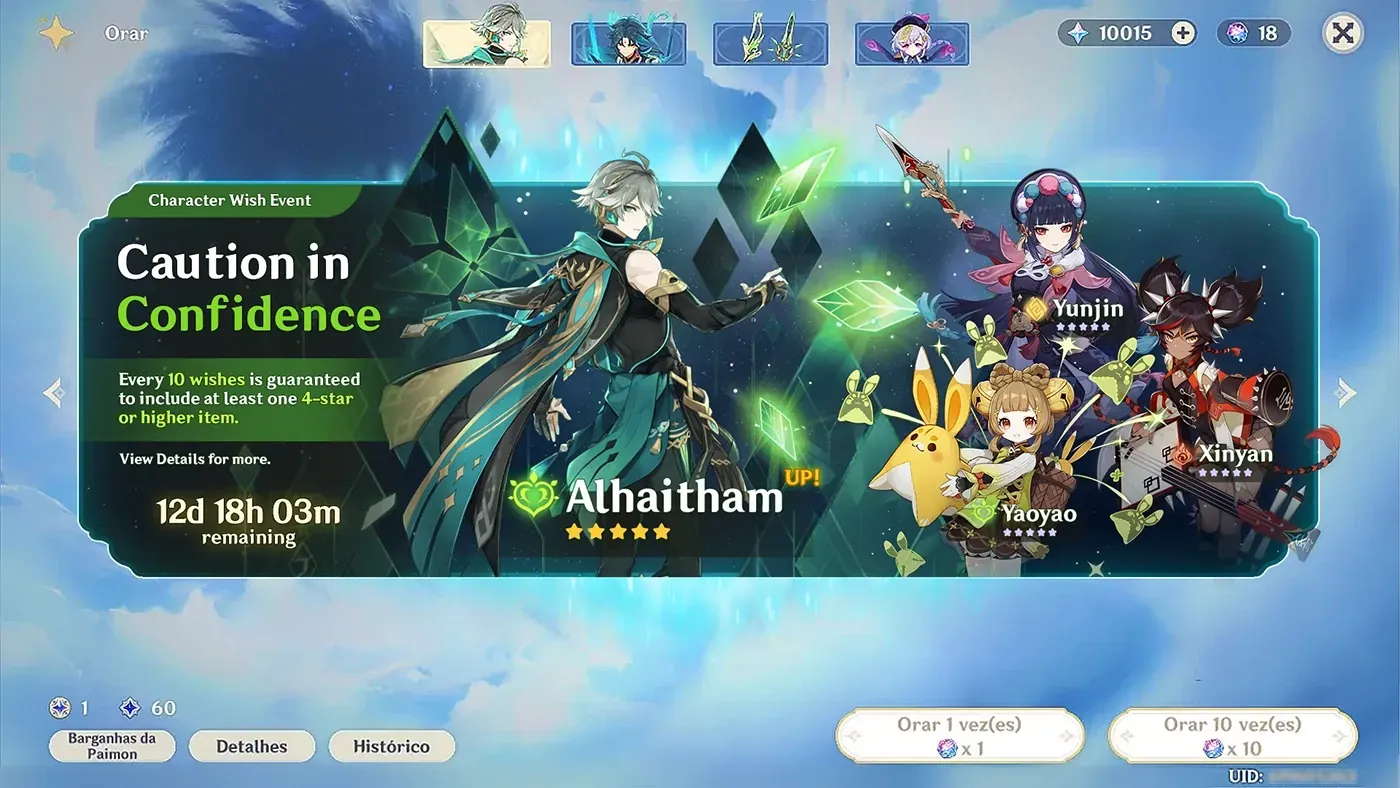1400x788 pixels.
Task: Click the Masterless Stardust icon bottom left
Action: point(62,708)
